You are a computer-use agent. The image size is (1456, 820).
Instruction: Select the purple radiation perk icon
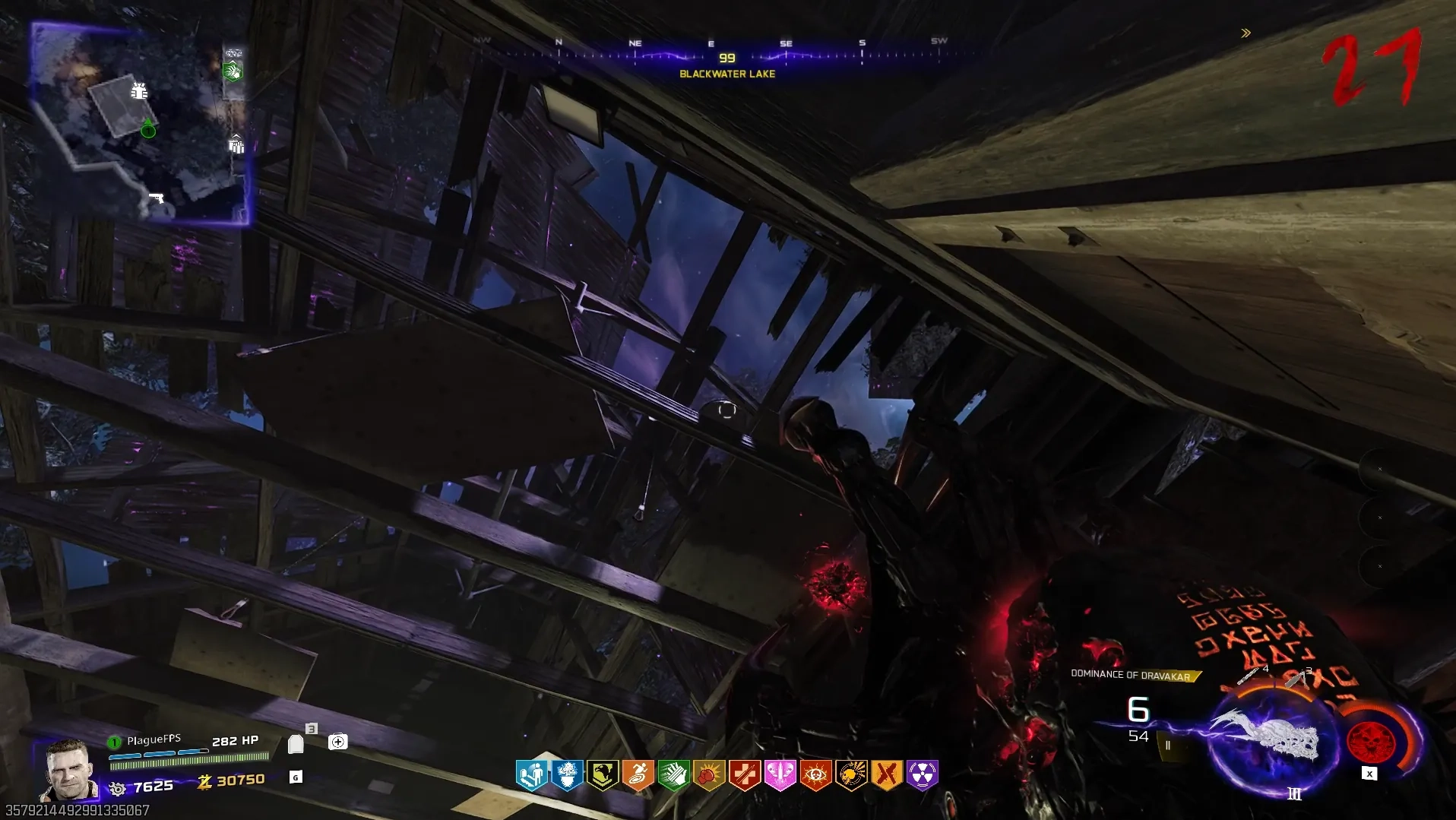pyautogui.click(x=923, y=775)
